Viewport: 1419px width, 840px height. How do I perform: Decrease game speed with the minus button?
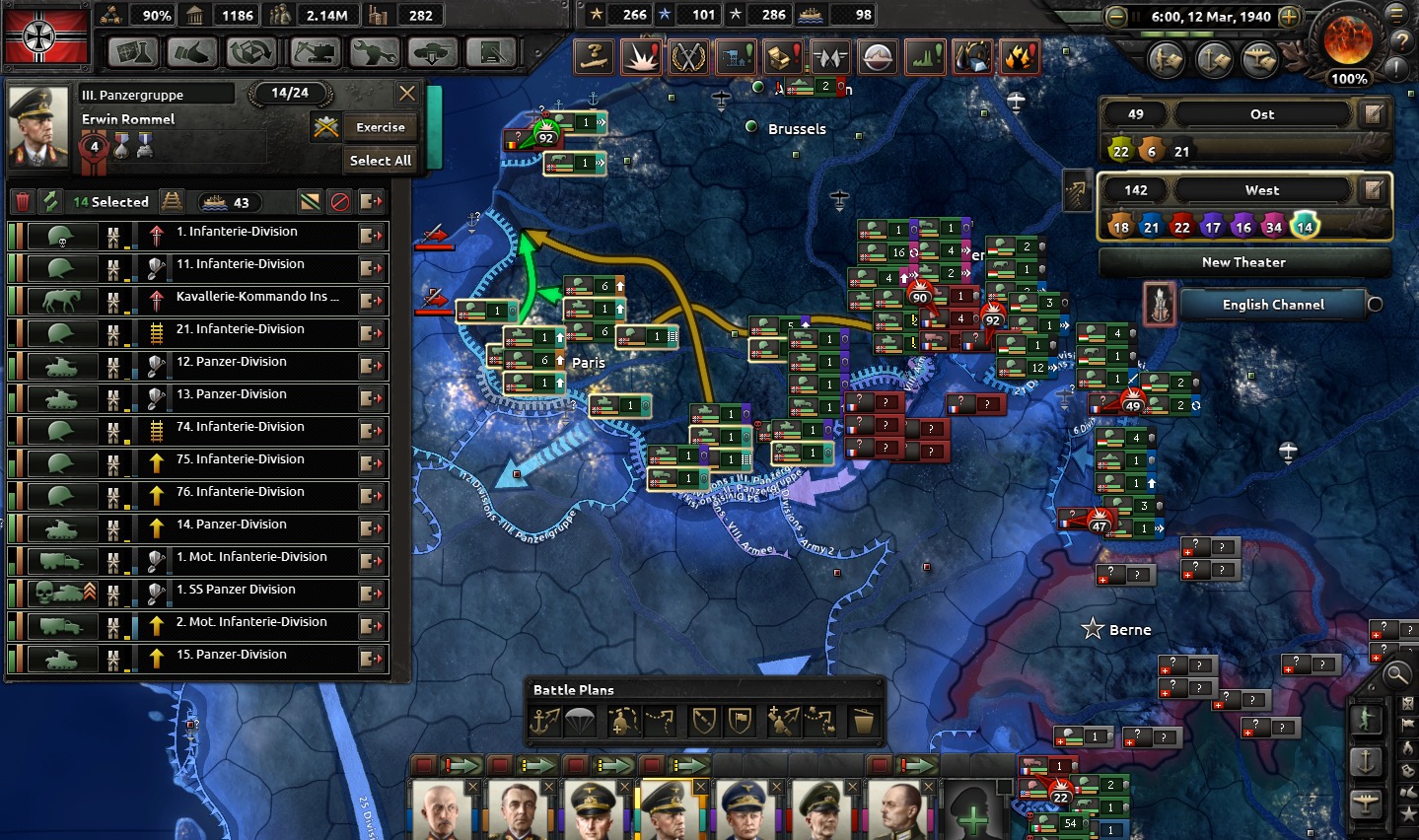tap(1116, 17)
